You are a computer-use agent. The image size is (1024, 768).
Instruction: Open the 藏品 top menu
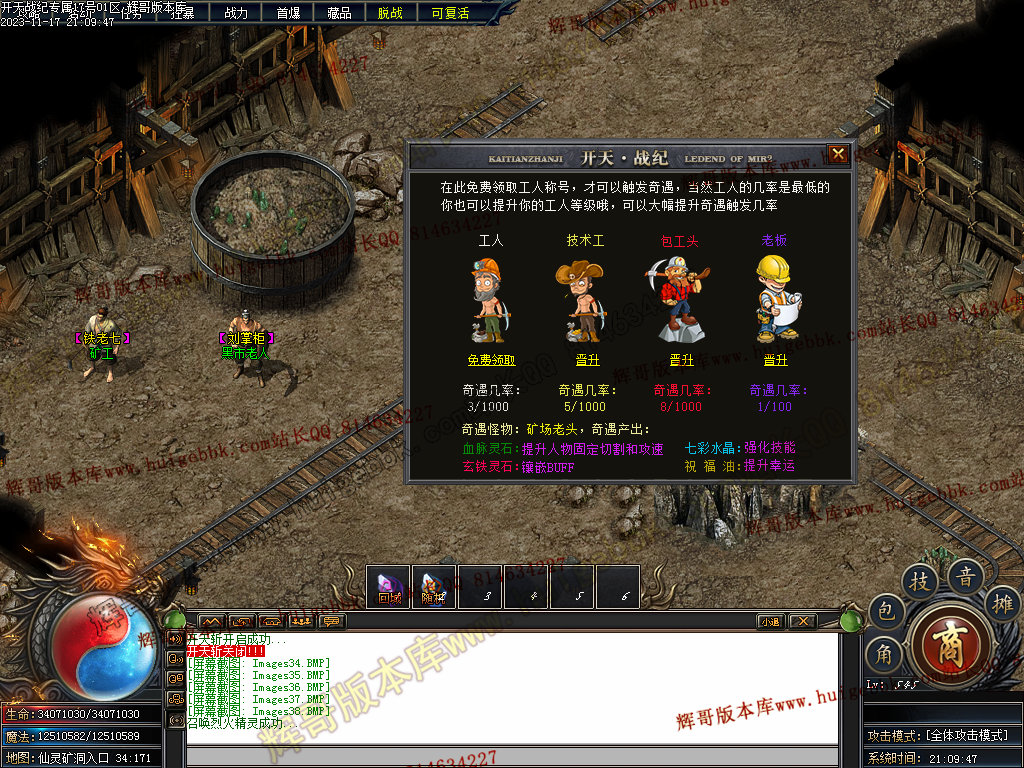pos(339,13)
